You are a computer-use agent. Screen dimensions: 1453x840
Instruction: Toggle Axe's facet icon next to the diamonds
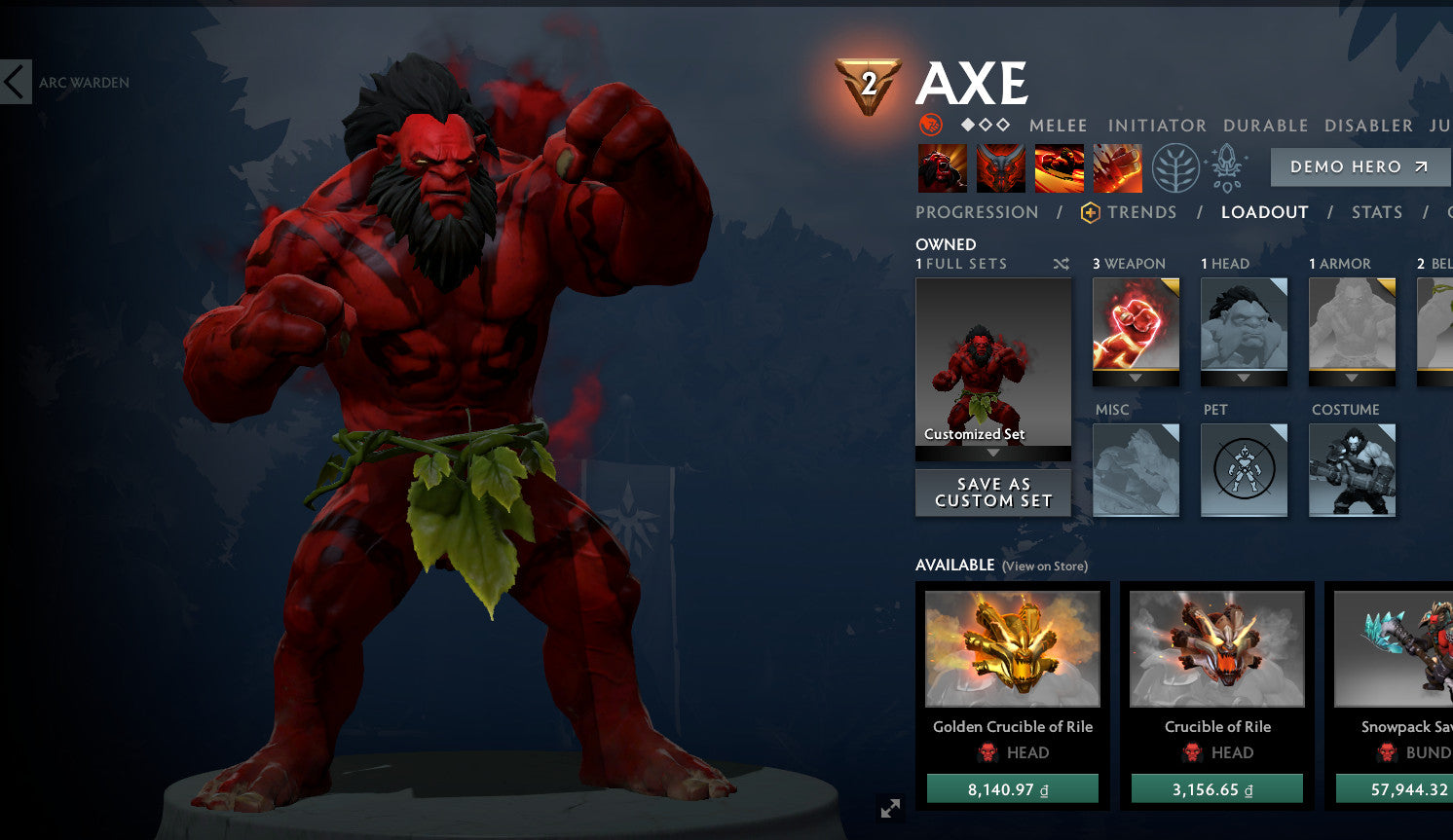[932, 125]
